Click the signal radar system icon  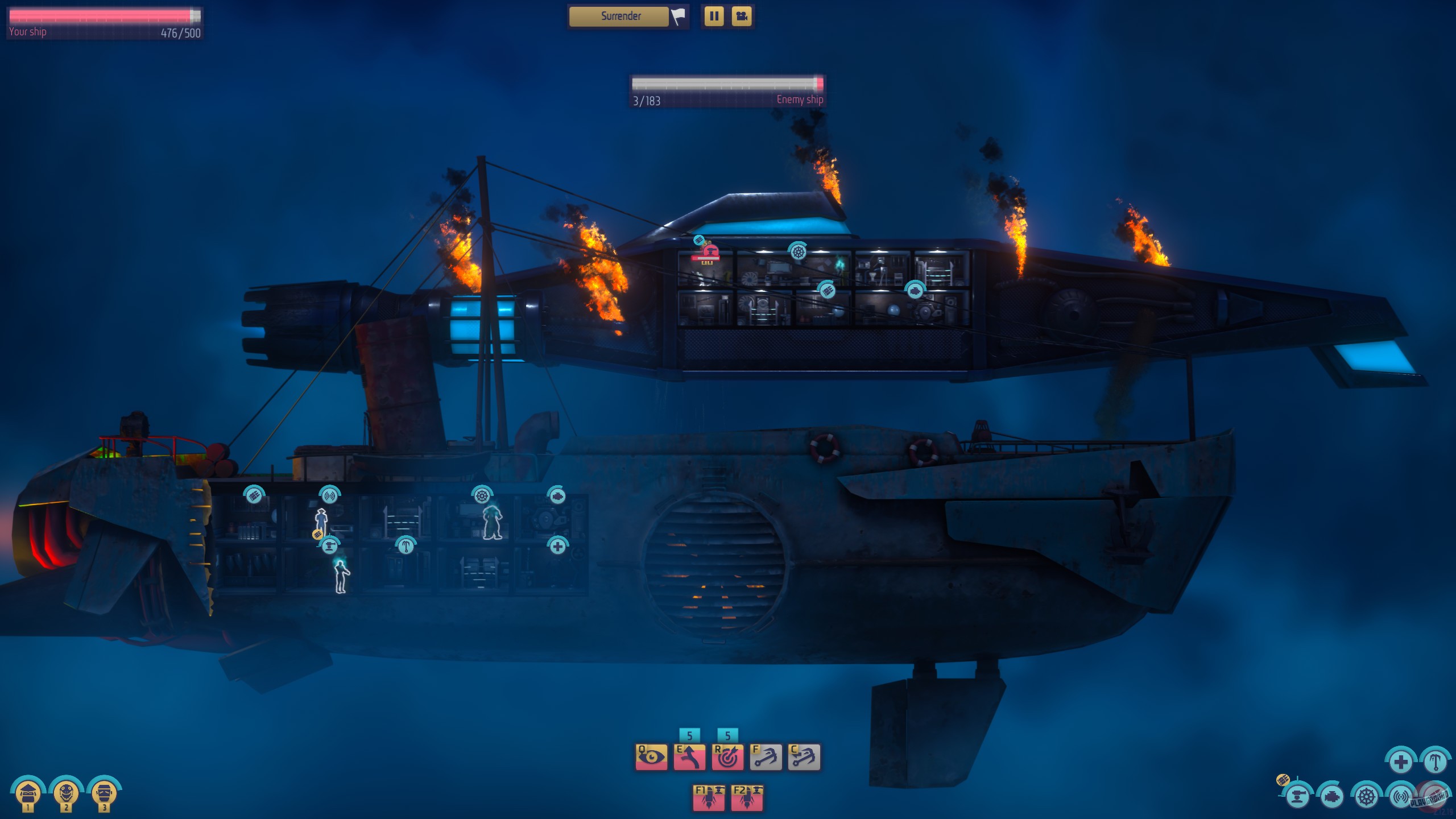tap(1400, 796)
